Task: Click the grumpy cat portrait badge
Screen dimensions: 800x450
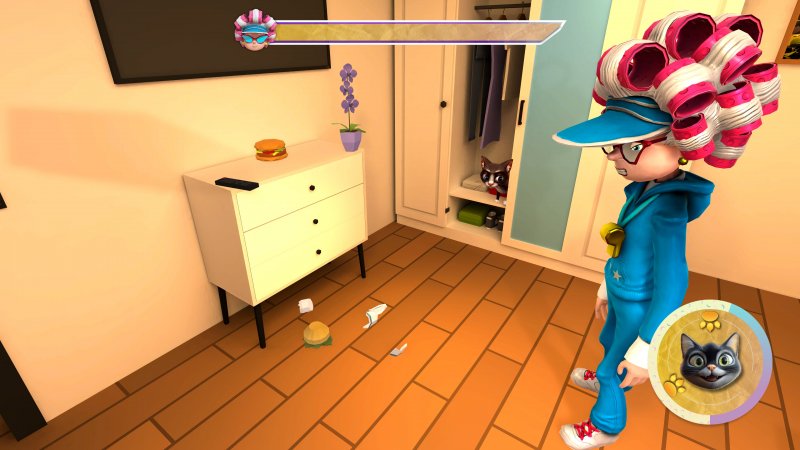Action: point(710,362)
